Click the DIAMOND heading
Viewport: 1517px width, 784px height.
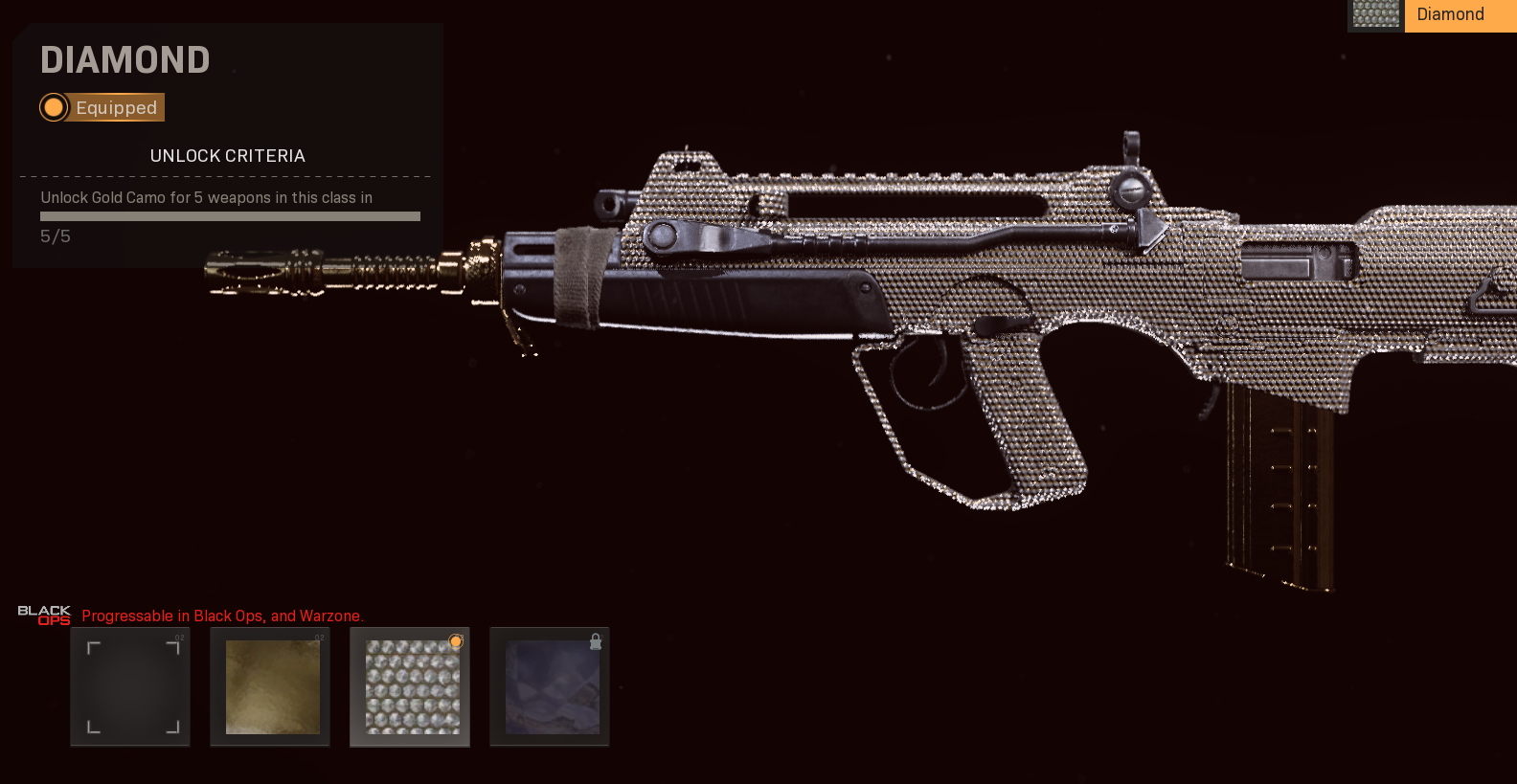pyautogui.click(x=125, y=59)
